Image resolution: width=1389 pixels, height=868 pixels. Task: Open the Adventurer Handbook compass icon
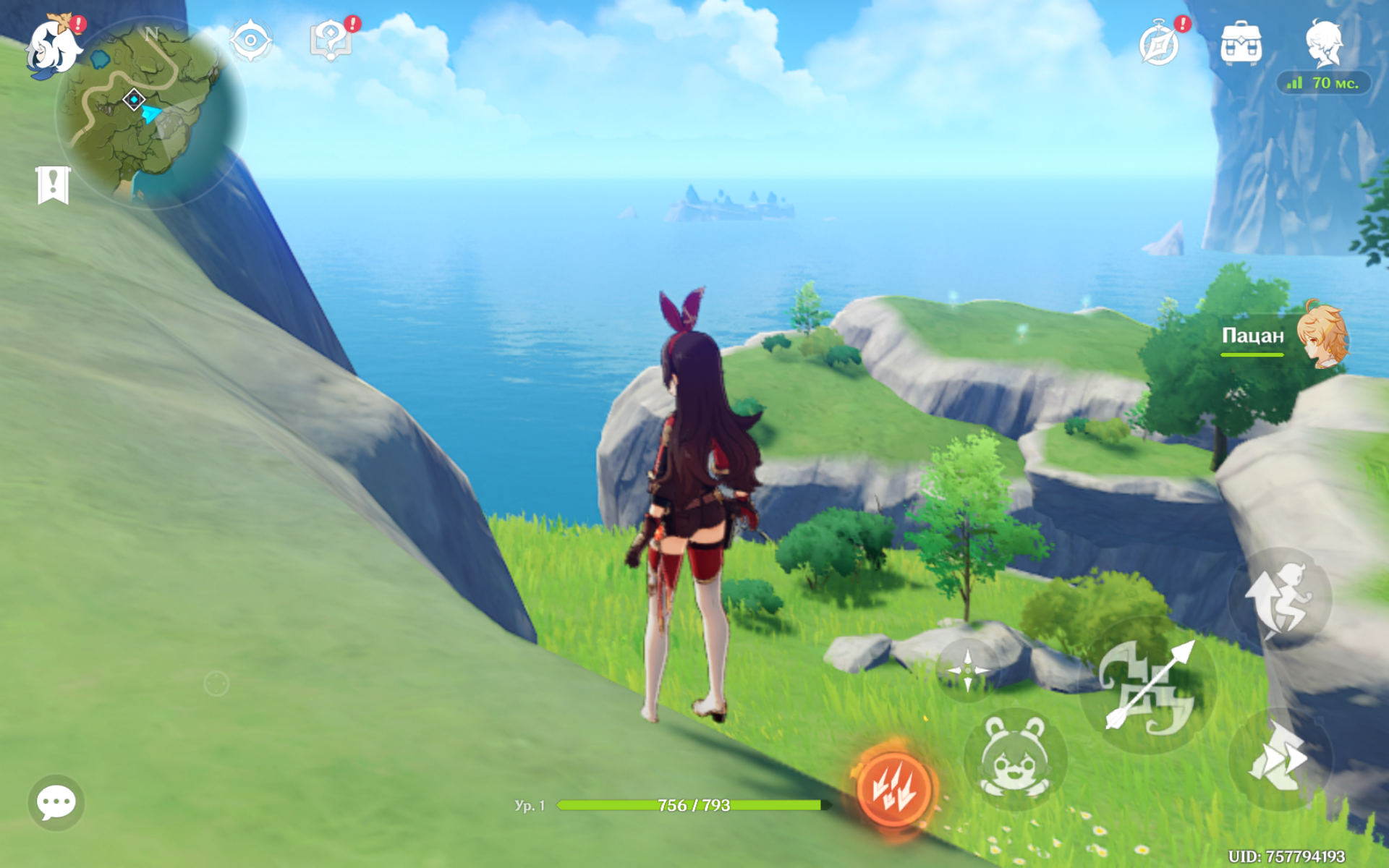pyautogui.click(x=1160, y=43)
